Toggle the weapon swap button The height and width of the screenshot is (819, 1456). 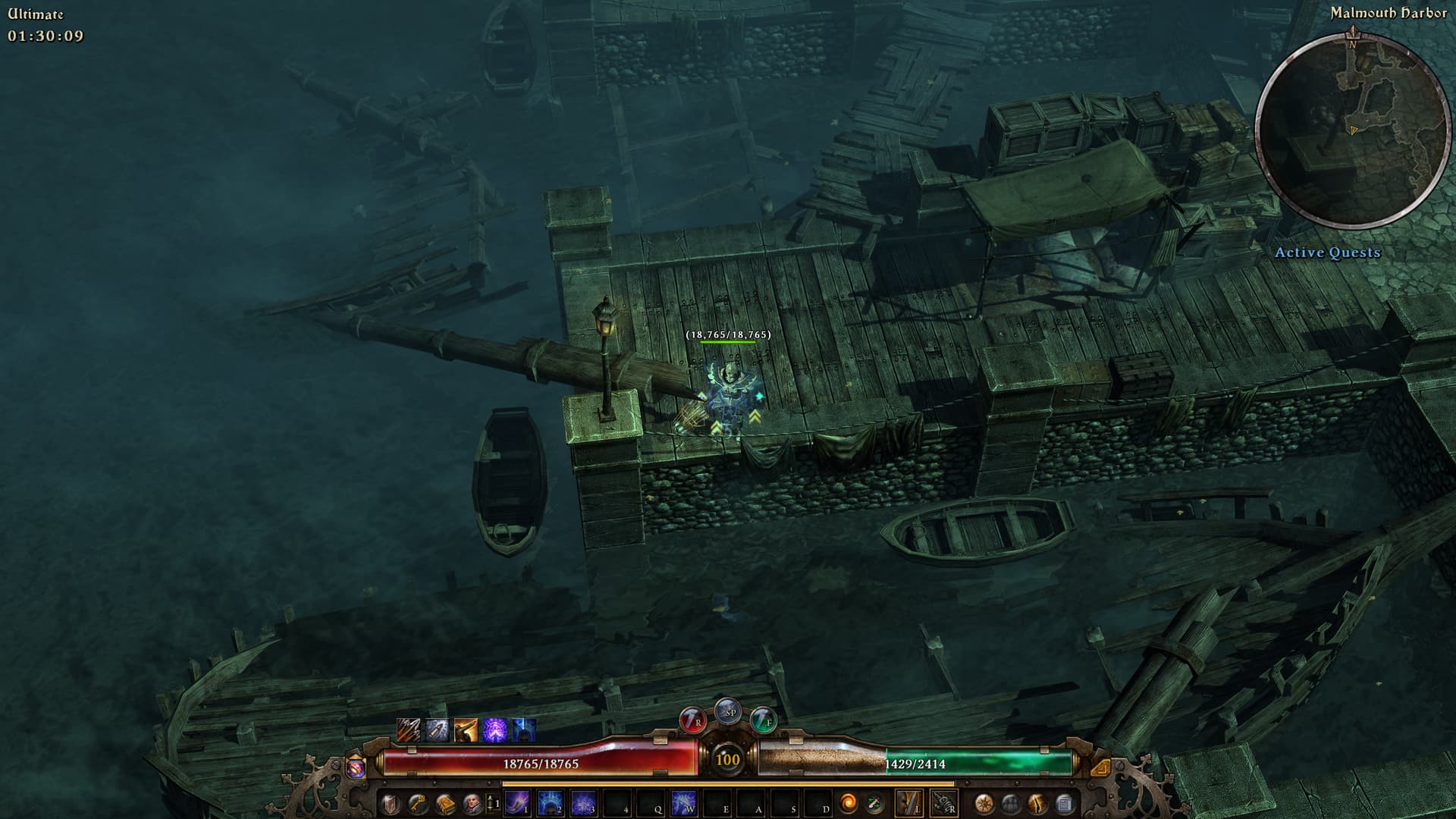[x=874, y=803]
